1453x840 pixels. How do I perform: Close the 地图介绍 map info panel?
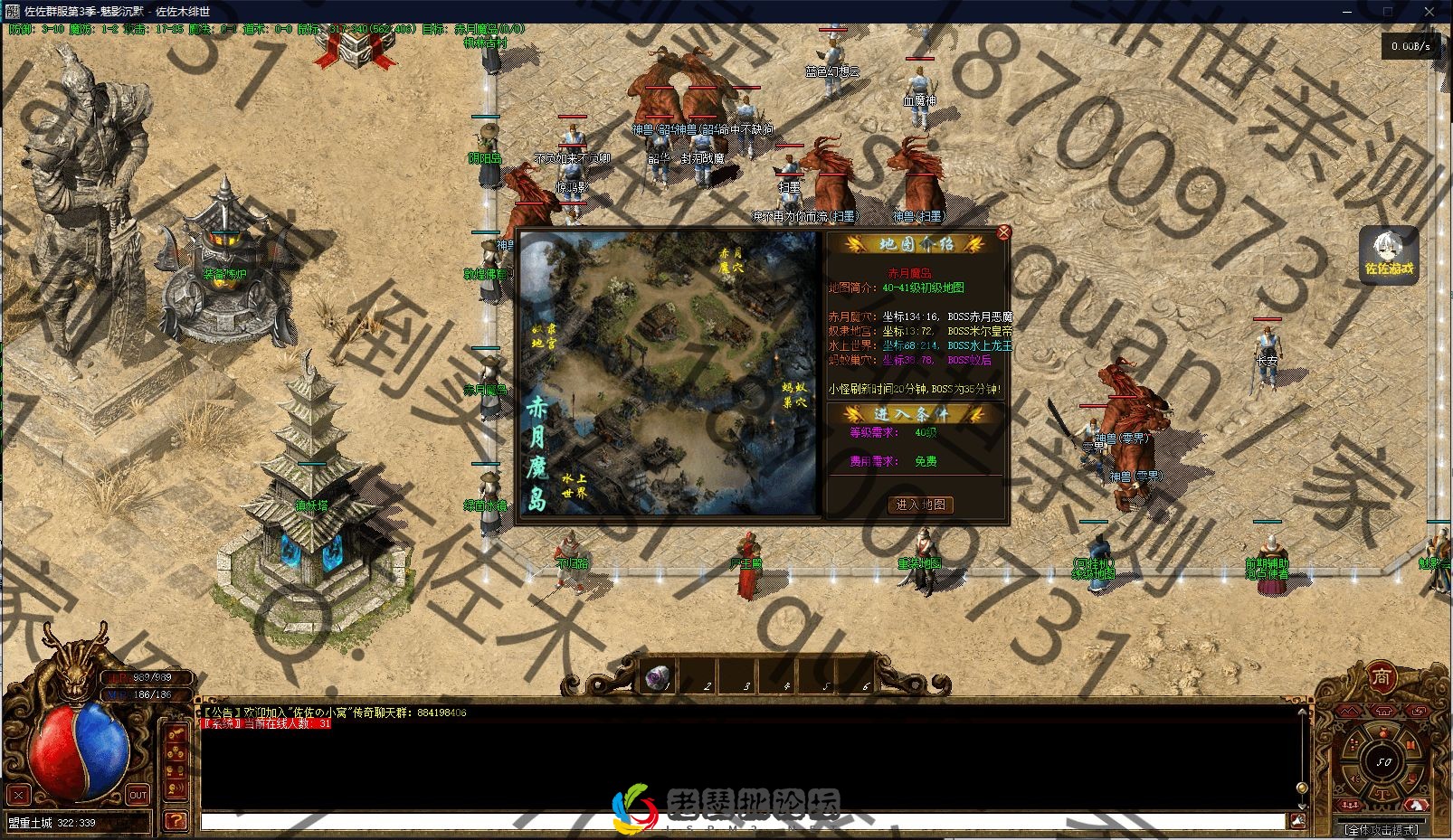[1003, 232]
